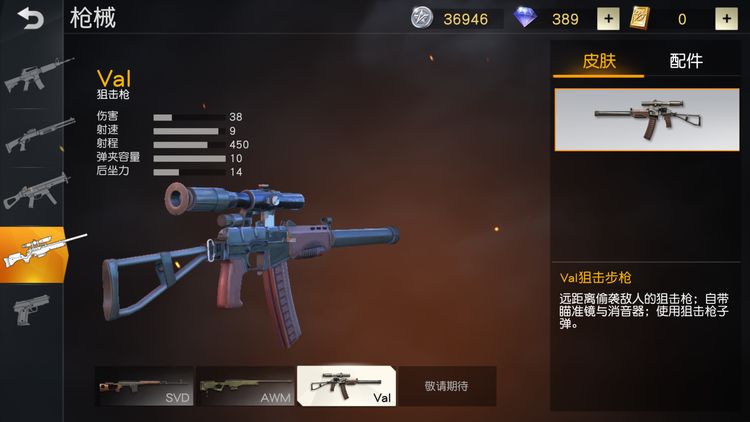The width and height of the screenshot is (750, 422).
Task: Switch to the 配件 attachments tab
Action: pos(686,61)
